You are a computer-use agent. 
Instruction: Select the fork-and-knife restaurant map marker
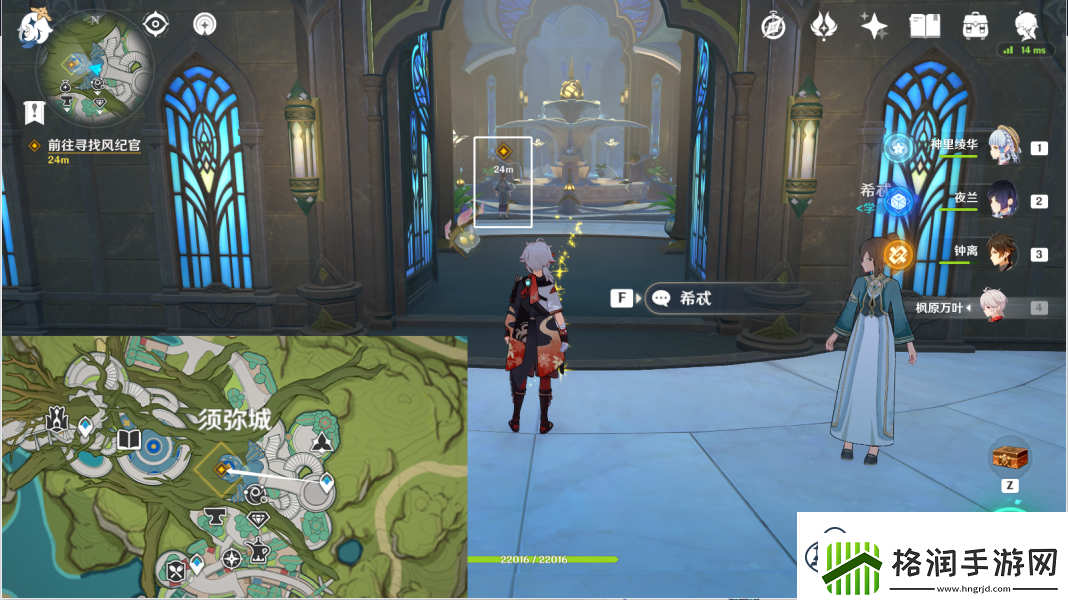click(177, 572)
